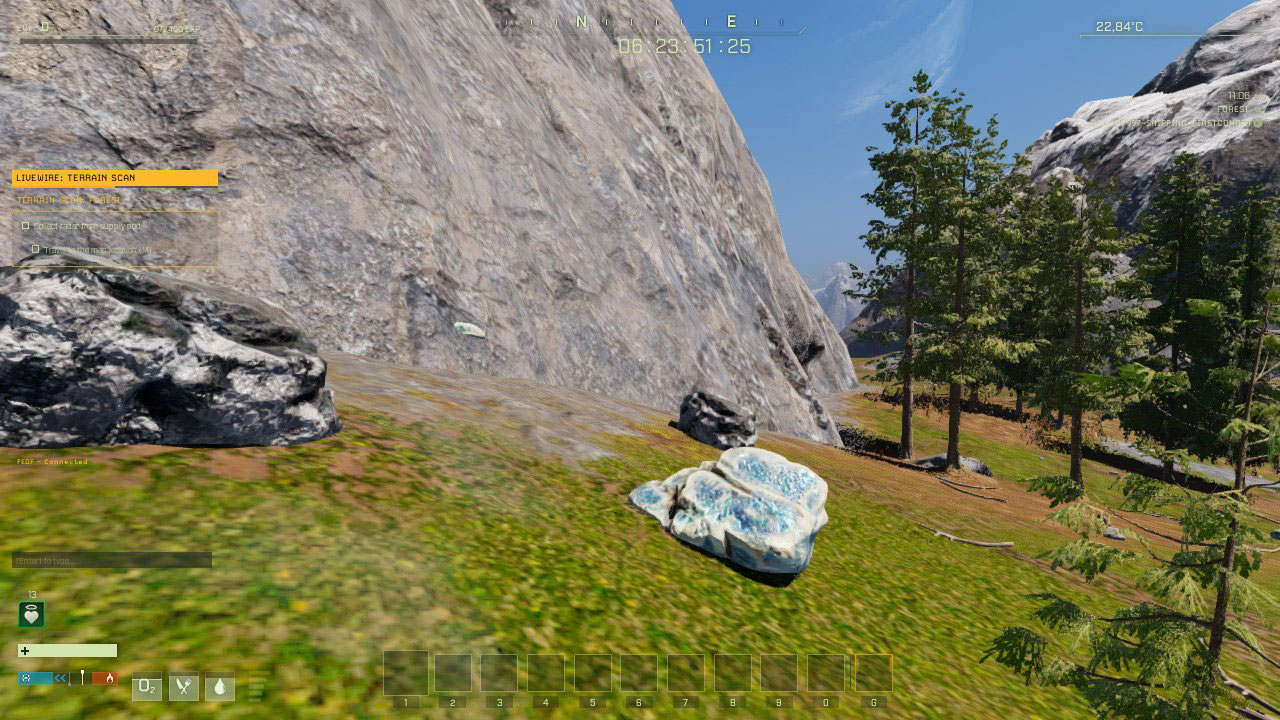Choose the hotbar slot labeled G
1280x720 pixels.
(x=873, y=674)
